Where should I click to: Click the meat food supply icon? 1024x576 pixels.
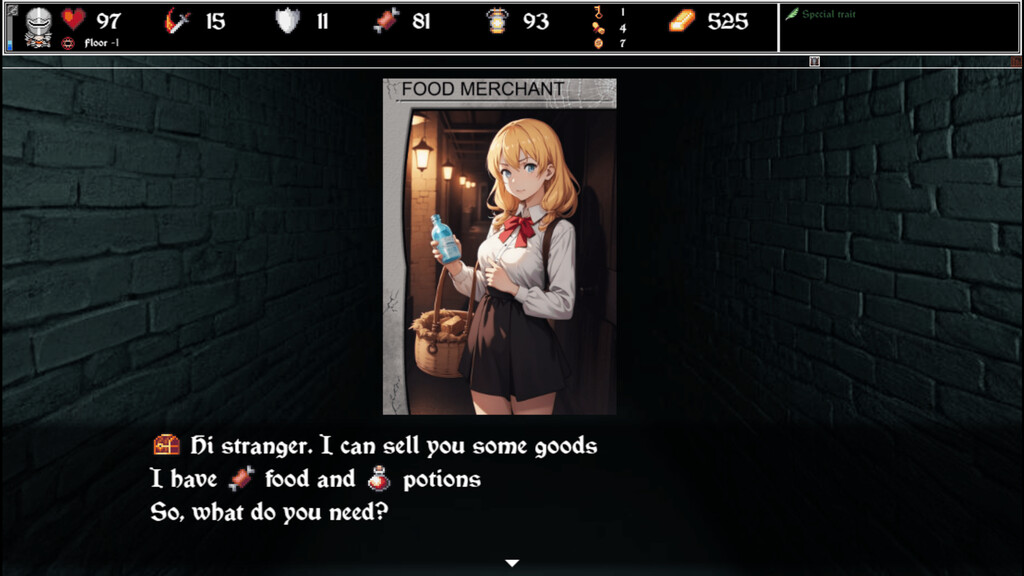(x=386, y=21)
